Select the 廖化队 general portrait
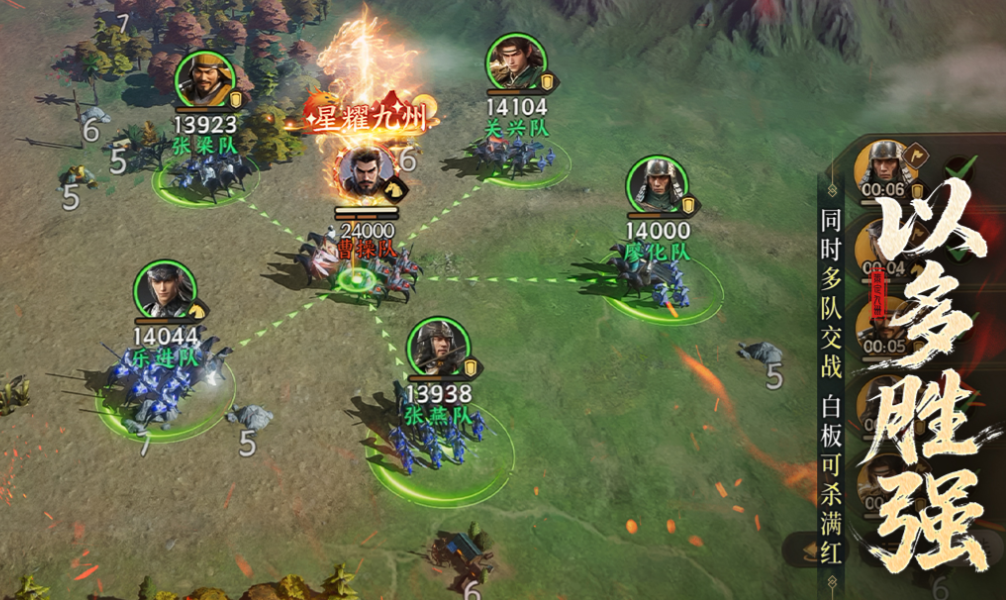The width and height of the screenshot is (1006, 600). (657, 186)
